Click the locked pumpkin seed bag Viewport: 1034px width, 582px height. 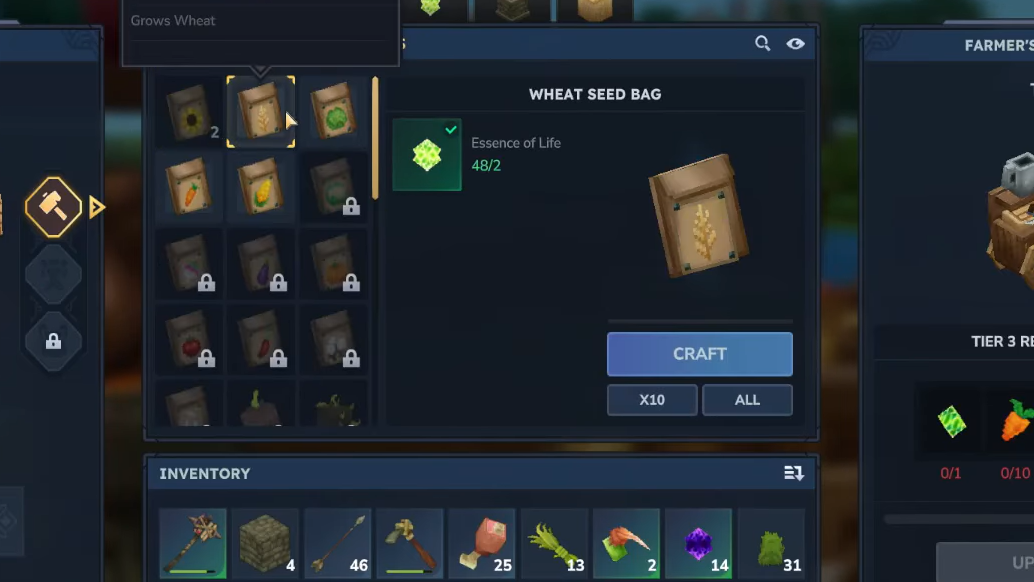coord(333,264)
